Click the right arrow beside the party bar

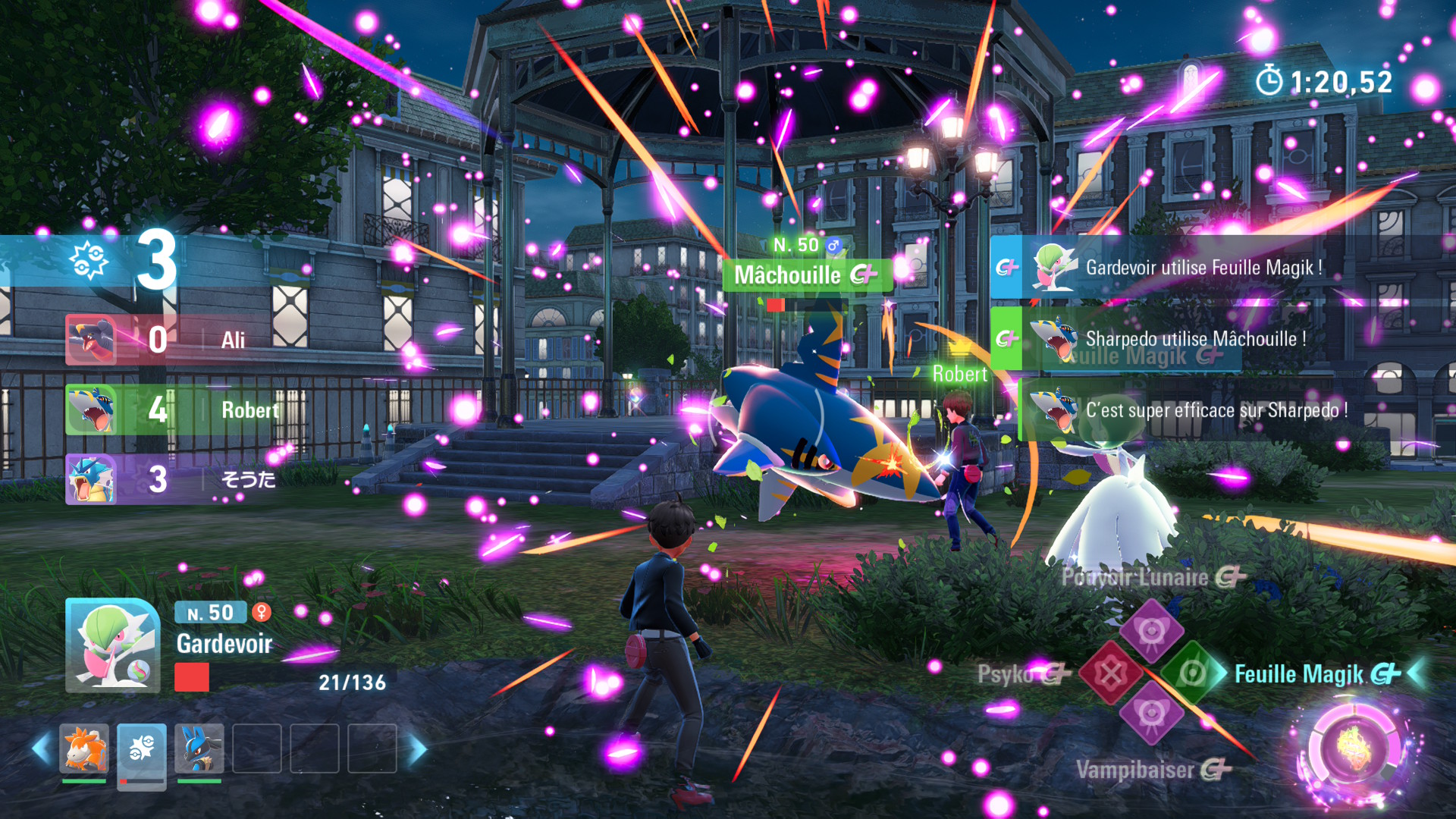tap(418, 748)
